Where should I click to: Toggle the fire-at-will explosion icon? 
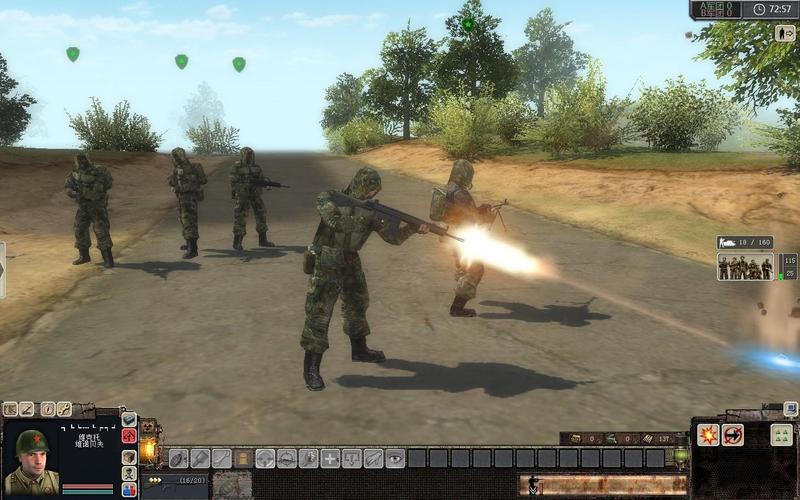coord(709,435)
